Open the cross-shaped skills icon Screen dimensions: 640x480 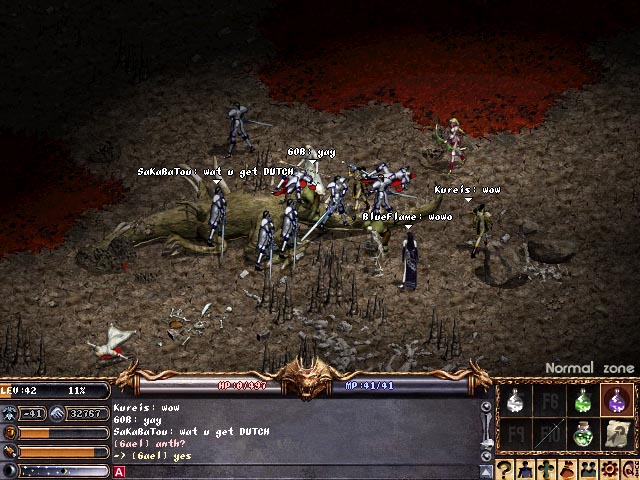[x=545, y=470]
